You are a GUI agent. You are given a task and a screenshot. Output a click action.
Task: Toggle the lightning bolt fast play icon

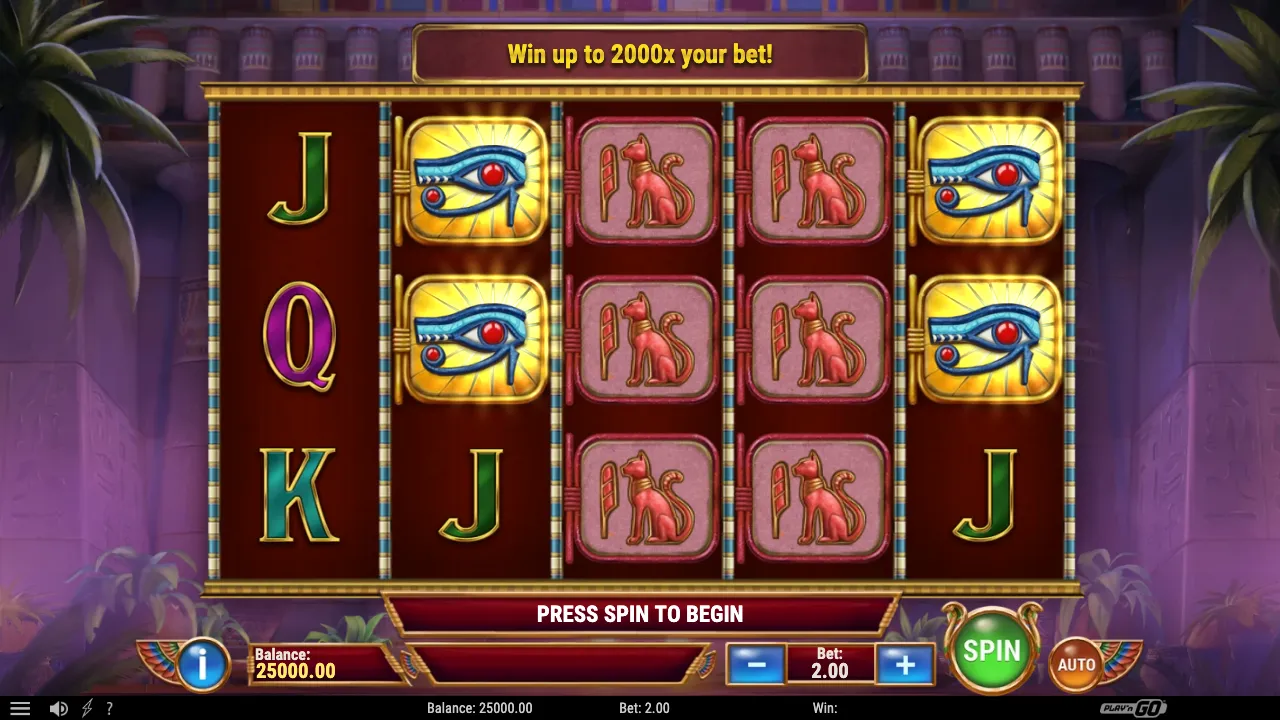click(x=87, y=708)
